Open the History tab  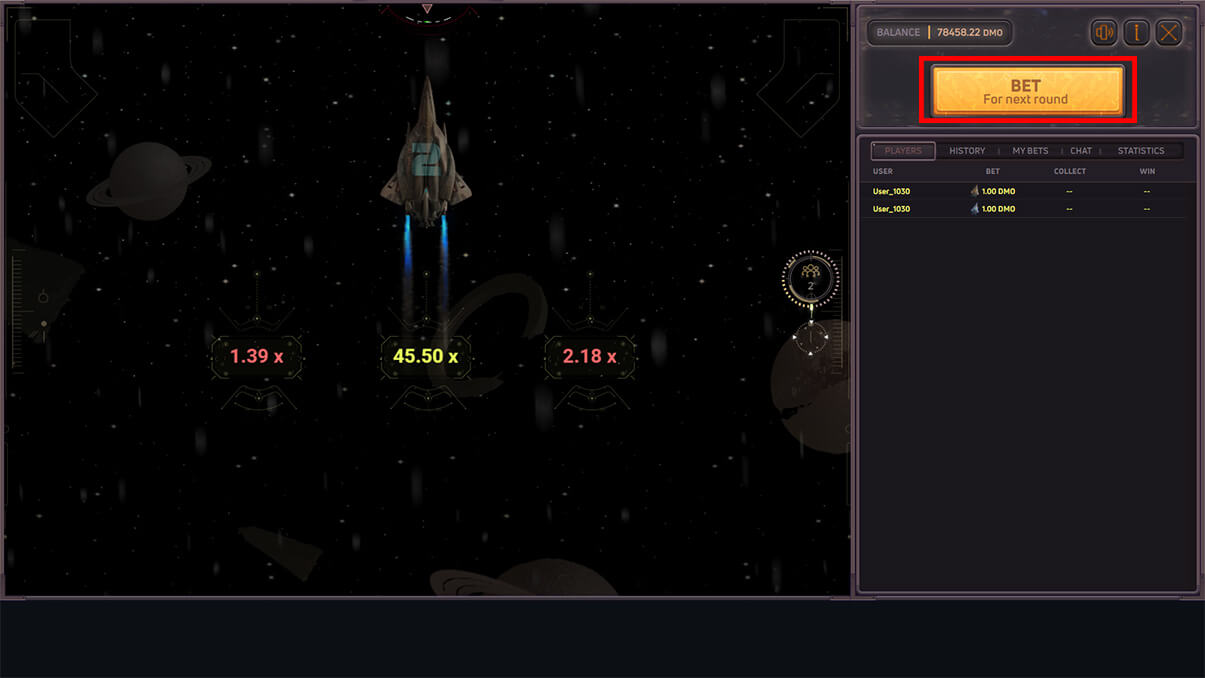coord(967,151)
